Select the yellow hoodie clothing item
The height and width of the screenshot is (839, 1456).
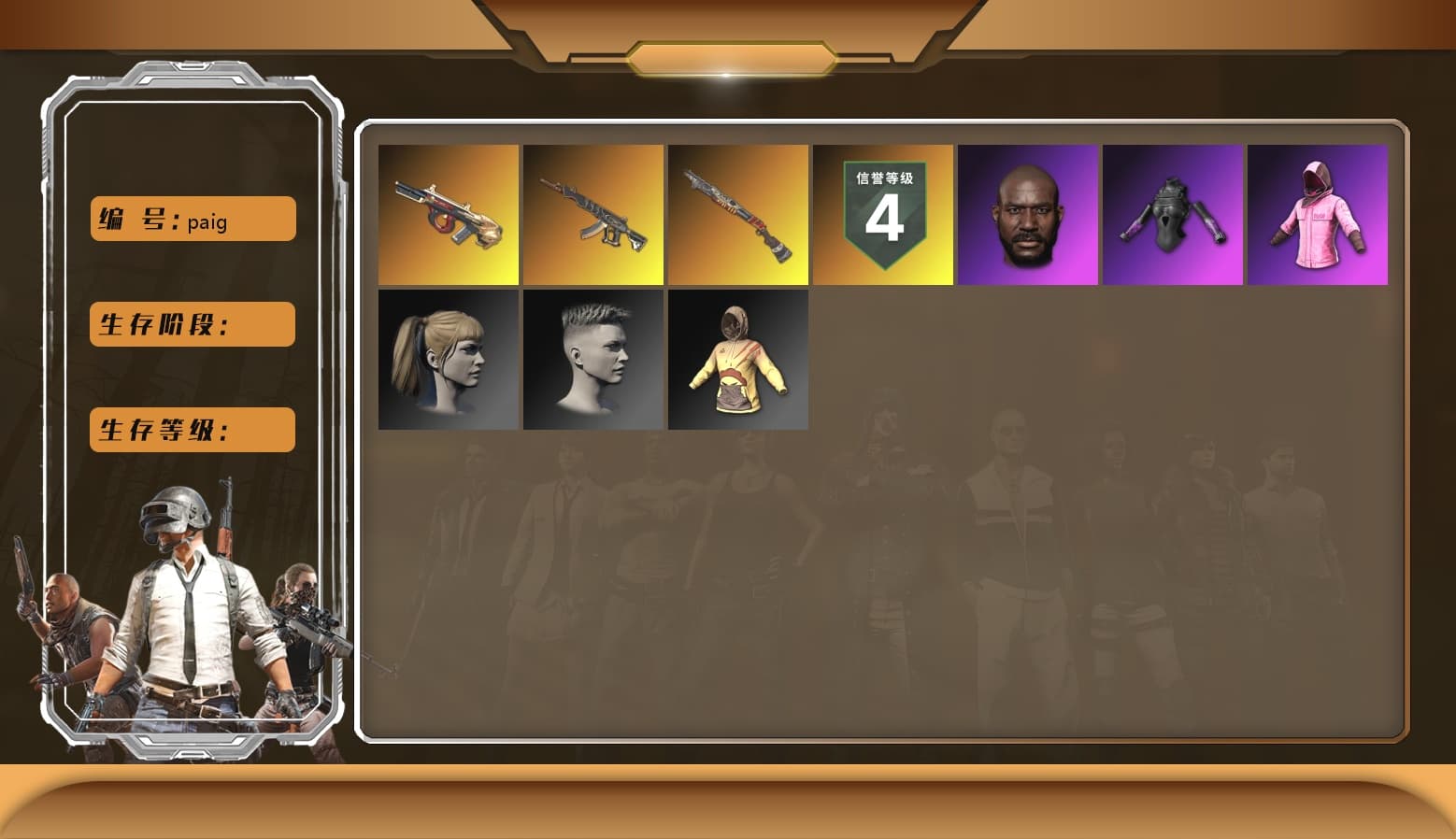(x=738, y=360)
